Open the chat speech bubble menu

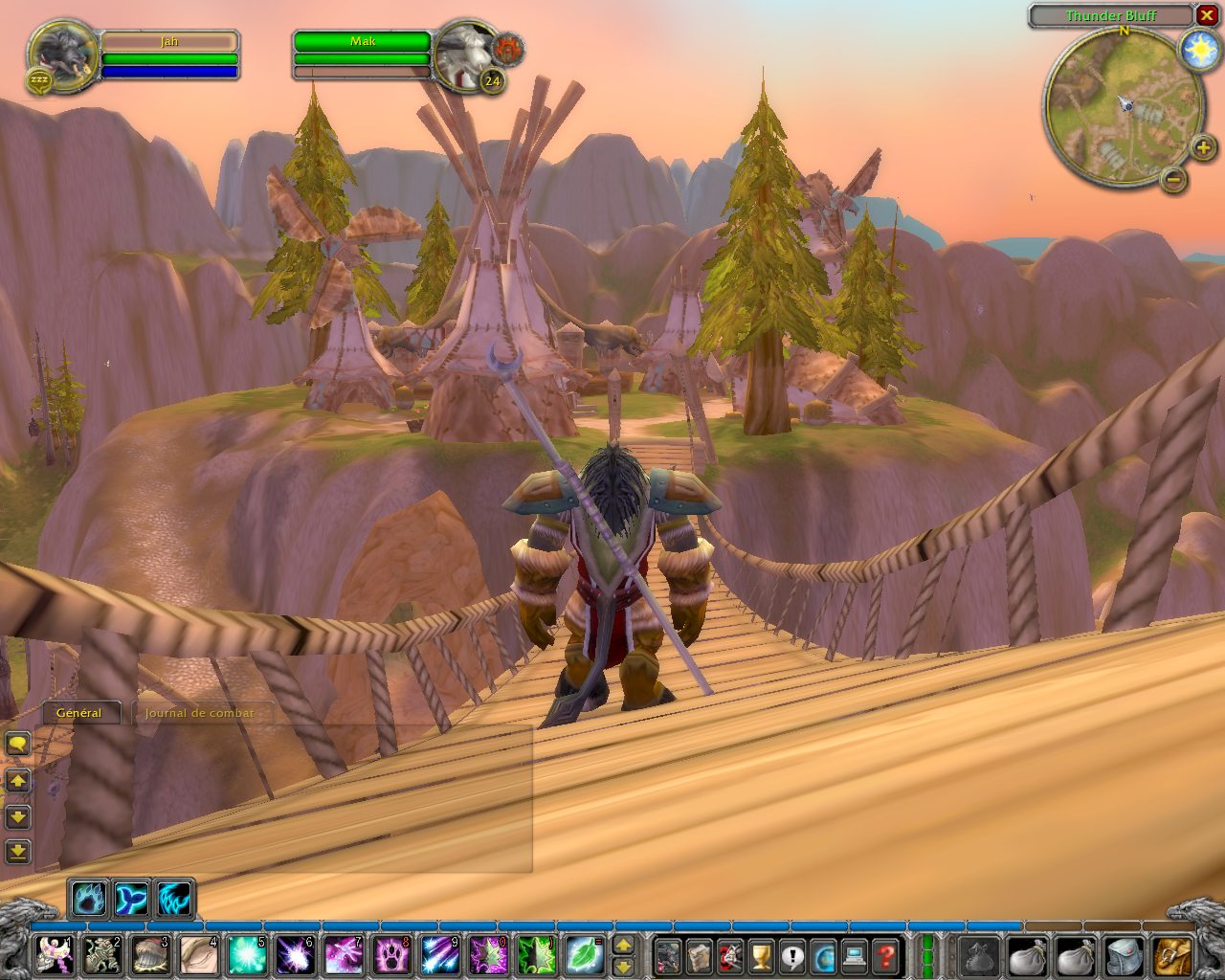click(18, 744)
